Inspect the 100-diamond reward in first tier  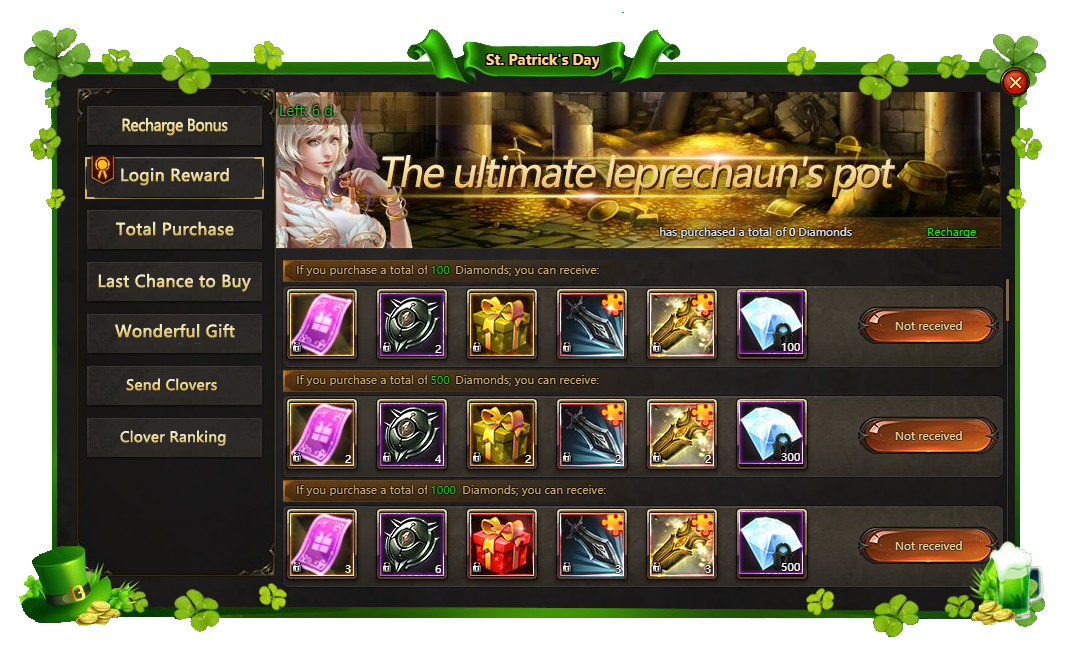pos(771,324)
